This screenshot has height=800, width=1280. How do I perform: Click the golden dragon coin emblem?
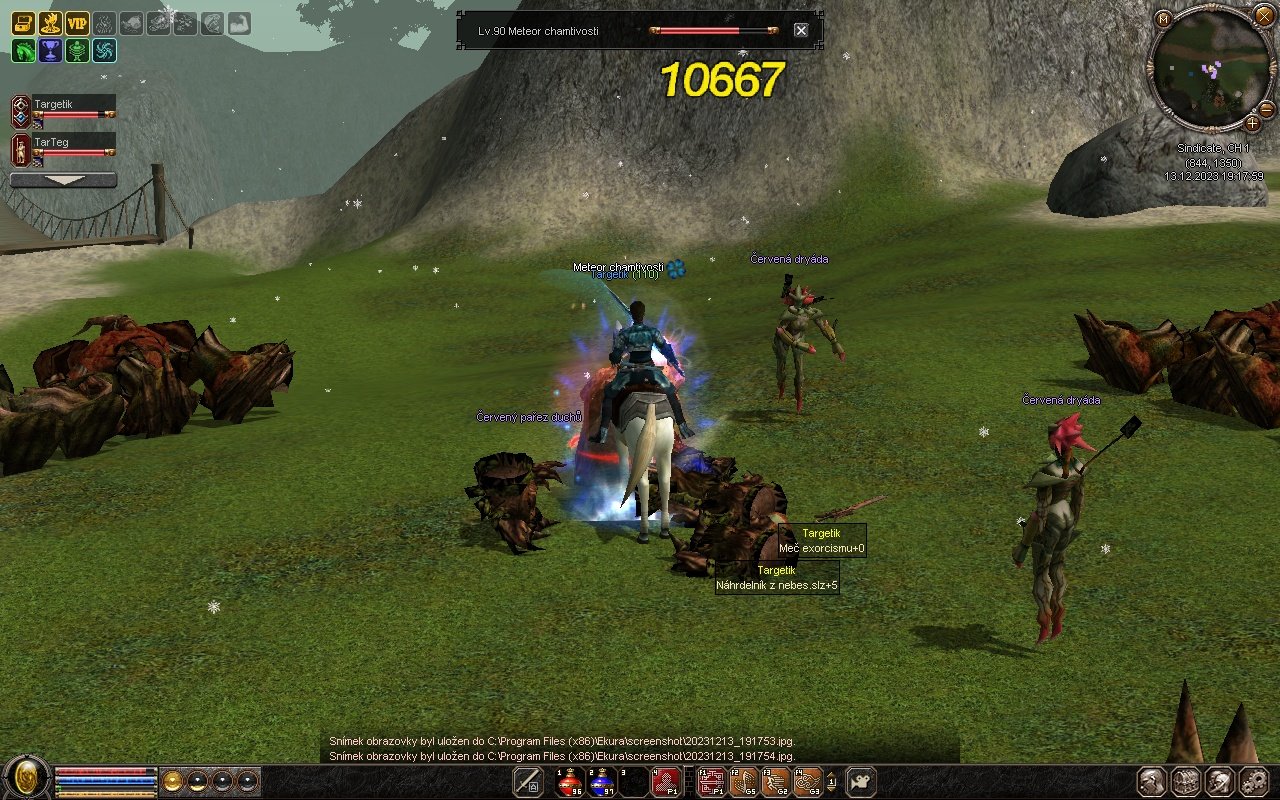click(27, 778)
